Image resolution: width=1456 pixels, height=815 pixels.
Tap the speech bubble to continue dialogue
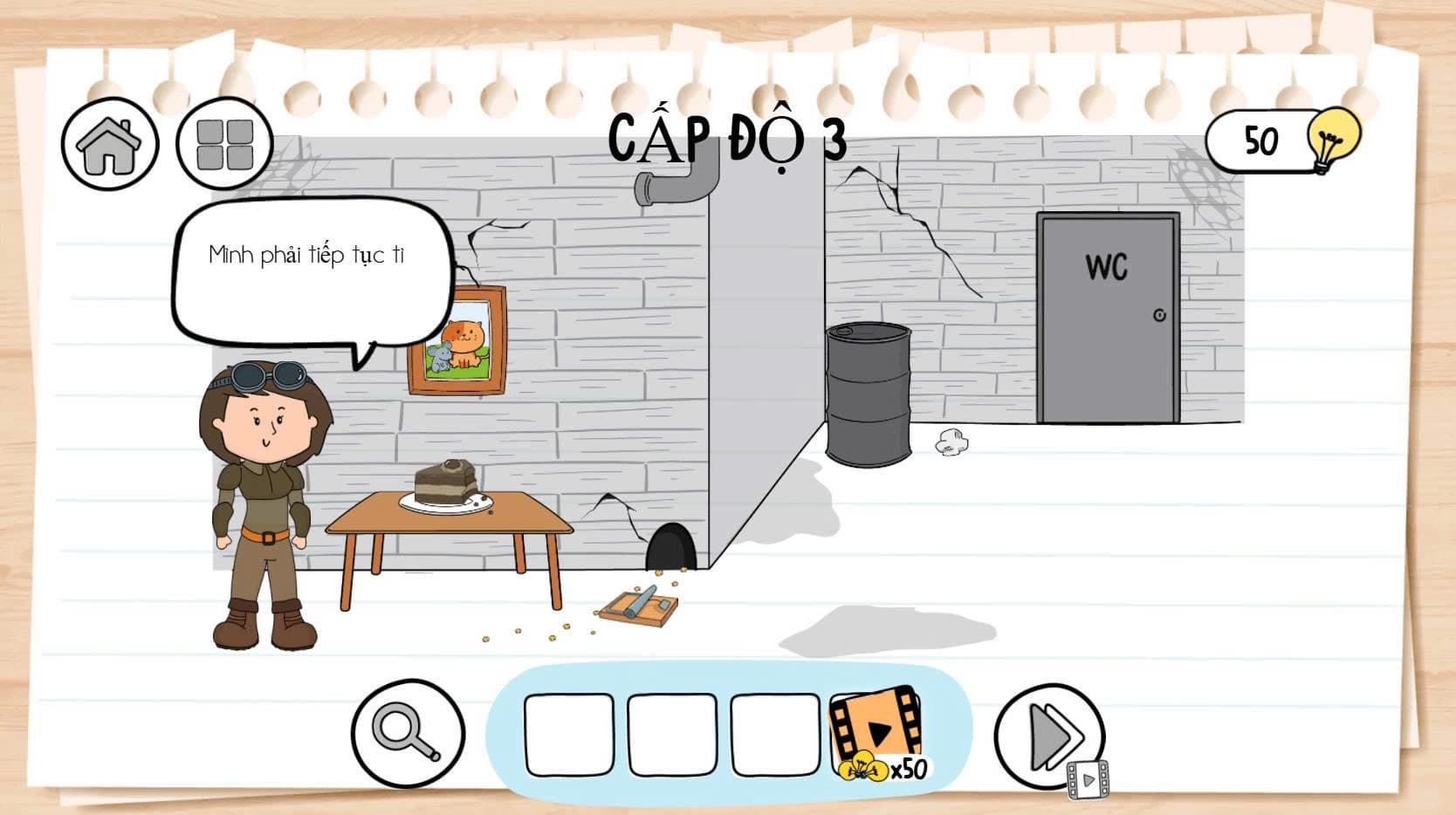point(311,271)
